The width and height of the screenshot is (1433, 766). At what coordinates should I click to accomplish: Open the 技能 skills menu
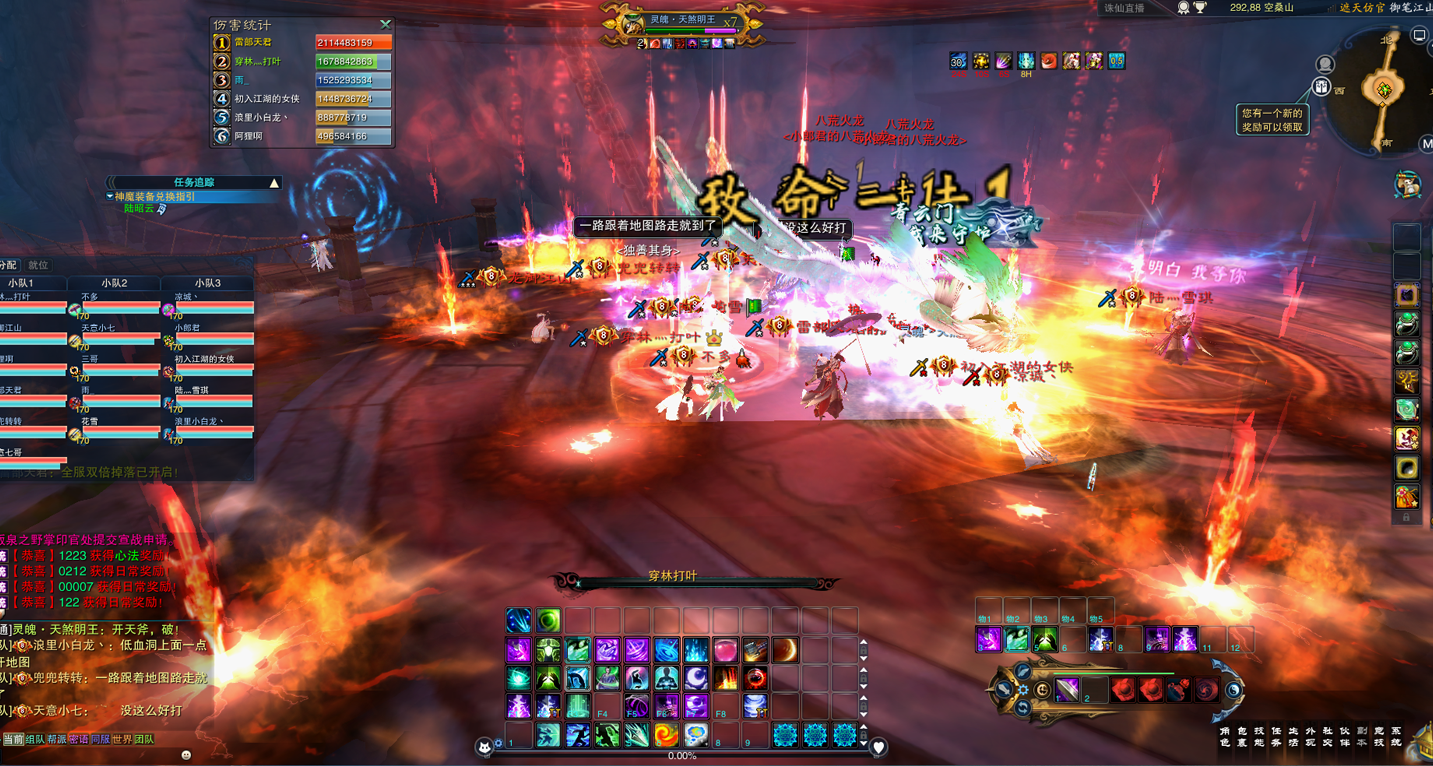point(1259,737)
